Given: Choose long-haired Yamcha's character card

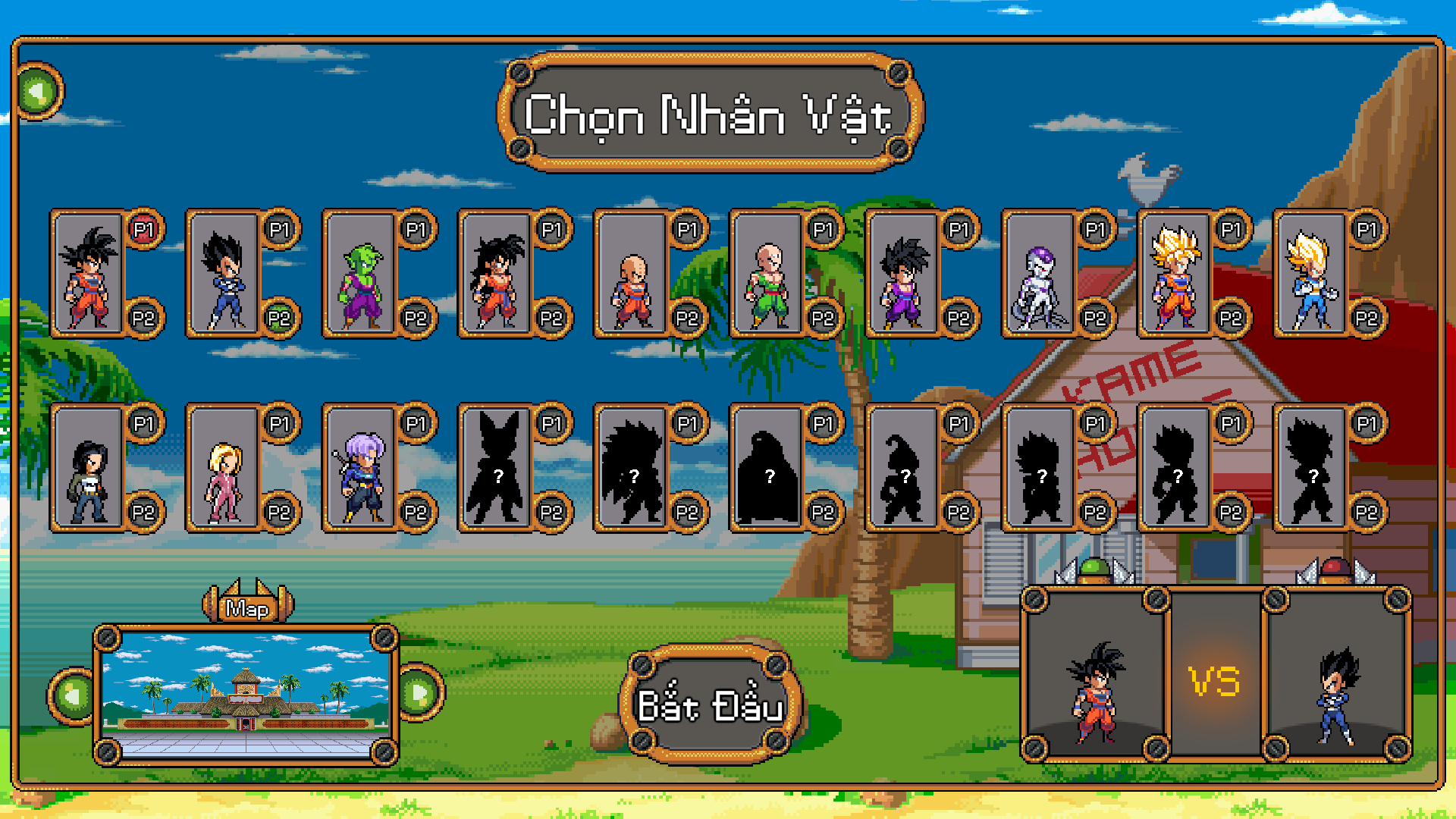Looking at the screenshot, I should tap(497, 273).
